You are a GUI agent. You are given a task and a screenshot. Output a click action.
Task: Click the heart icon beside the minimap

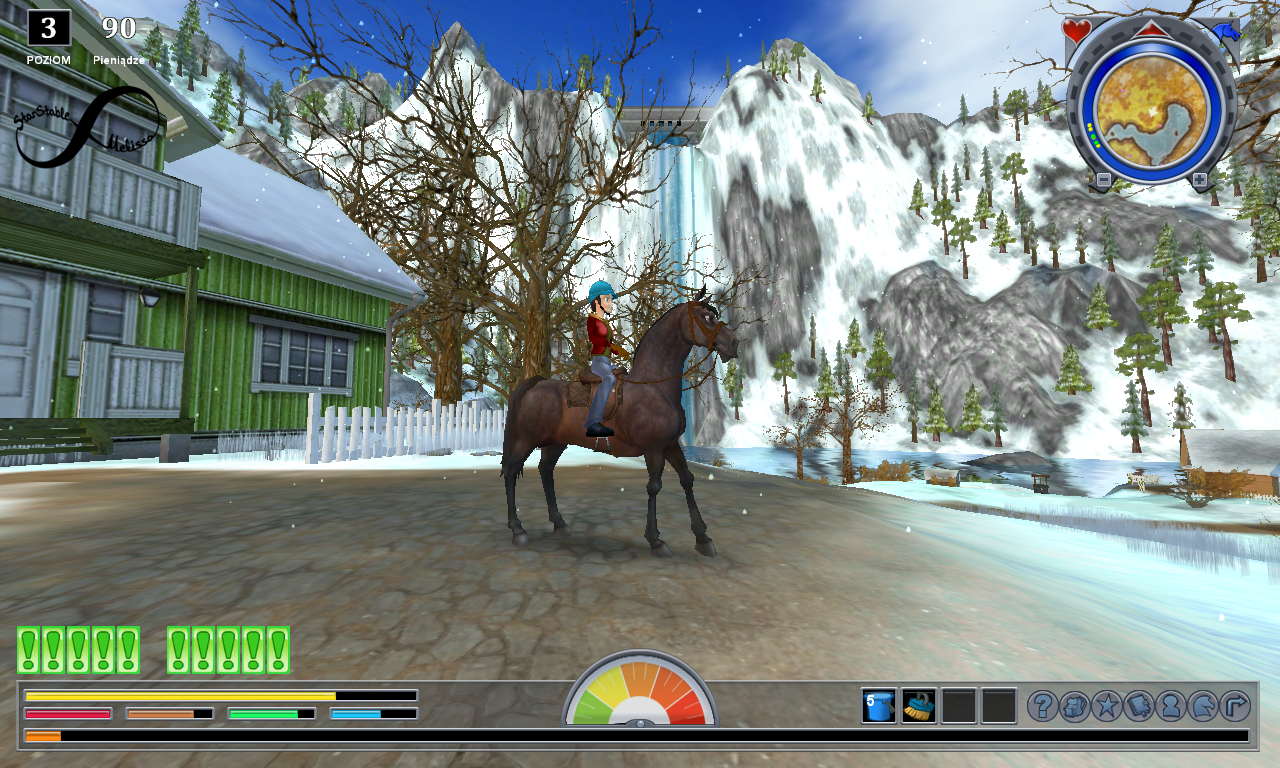tap(1076, 30)
